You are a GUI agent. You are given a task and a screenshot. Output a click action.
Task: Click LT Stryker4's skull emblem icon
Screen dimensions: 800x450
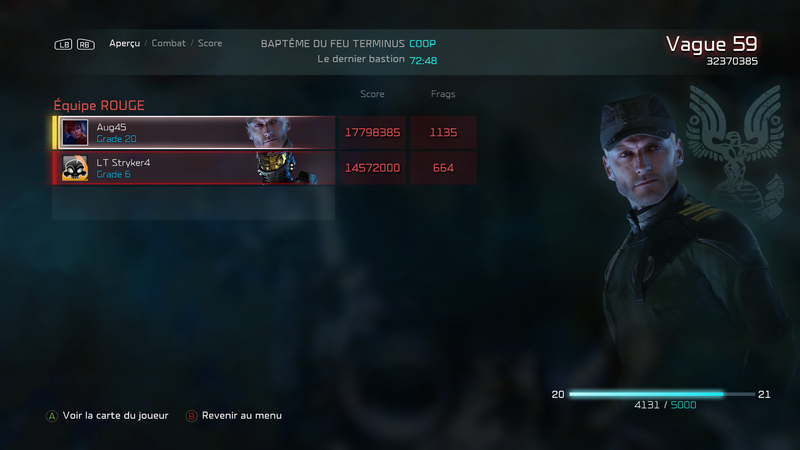tap(75, 168)
